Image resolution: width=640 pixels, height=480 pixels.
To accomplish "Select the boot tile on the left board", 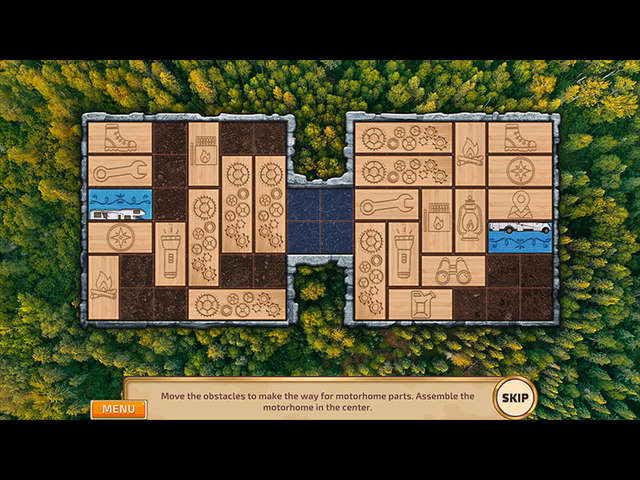I will tap(120, 138).
